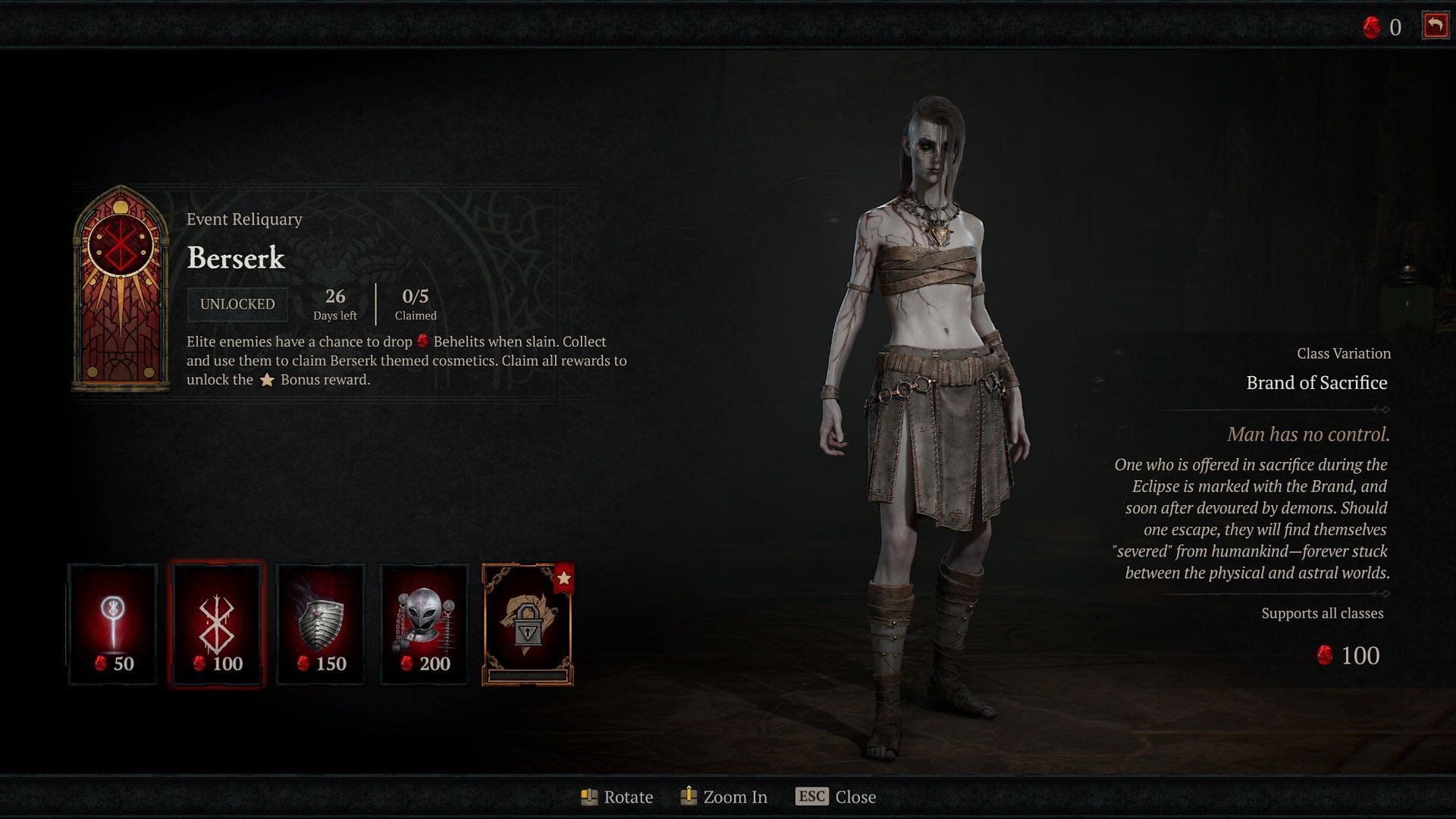Open the locked star bonus reward

point(528,624)
